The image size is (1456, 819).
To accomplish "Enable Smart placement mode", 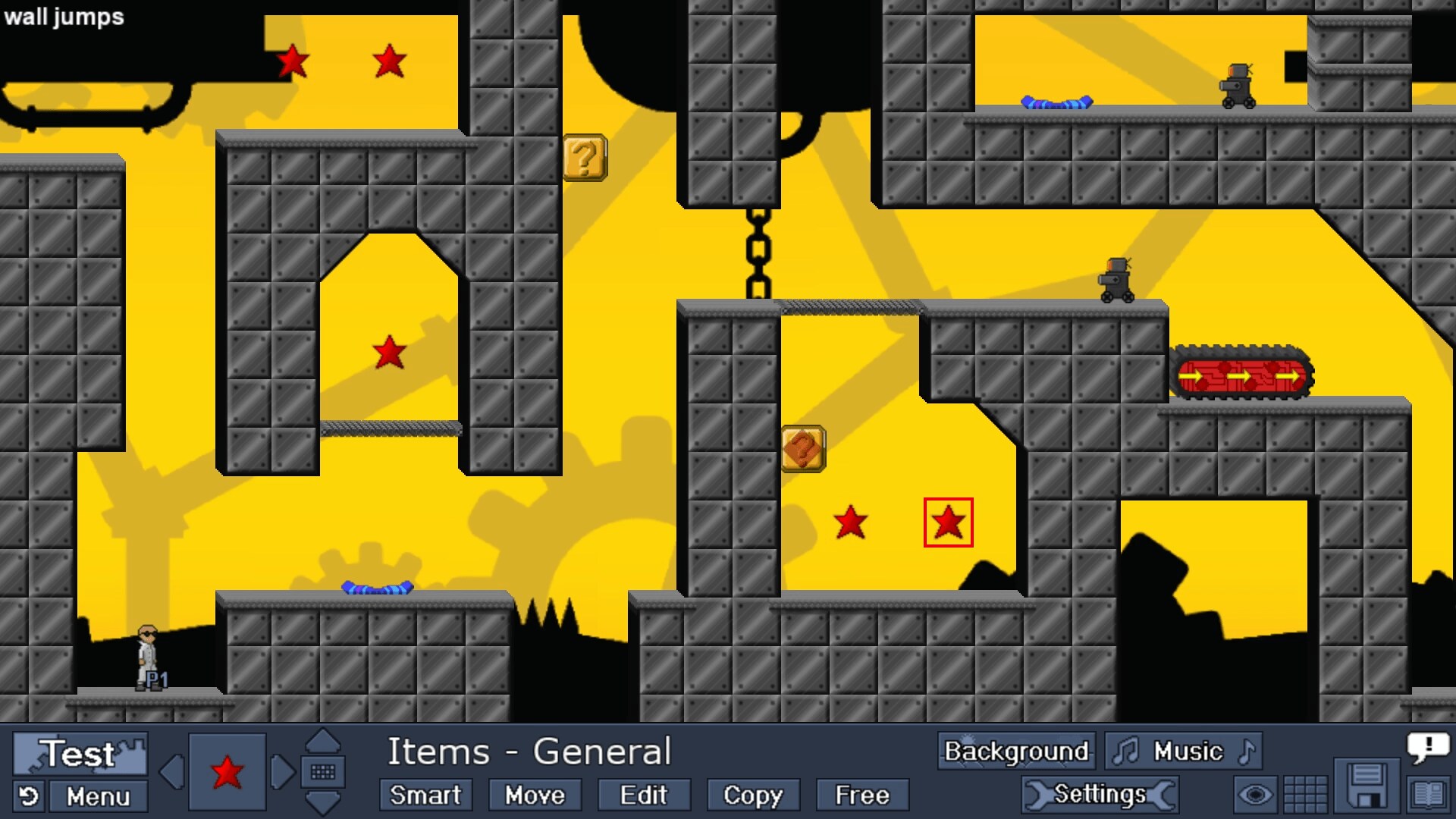I will click(425, 795).
